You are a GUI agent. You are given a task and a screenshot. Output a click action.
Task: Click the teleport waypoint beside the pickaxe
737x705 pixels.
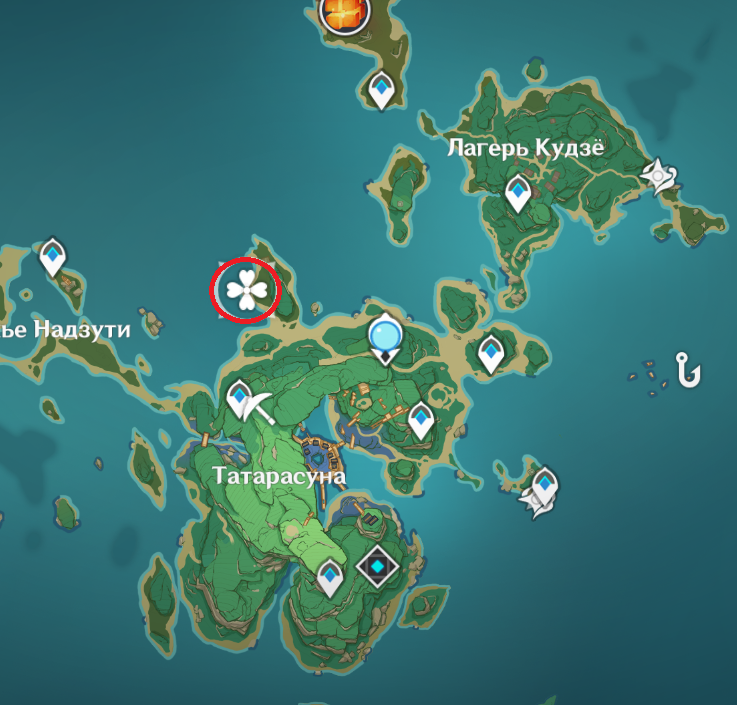[x=240, y=400]
